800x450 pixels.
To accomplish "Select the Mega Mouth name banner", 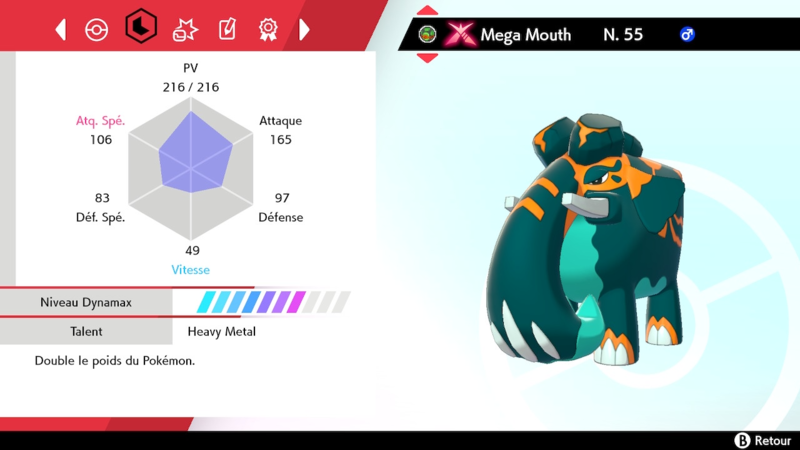I will pyautogui.click(x=525, y=35).
